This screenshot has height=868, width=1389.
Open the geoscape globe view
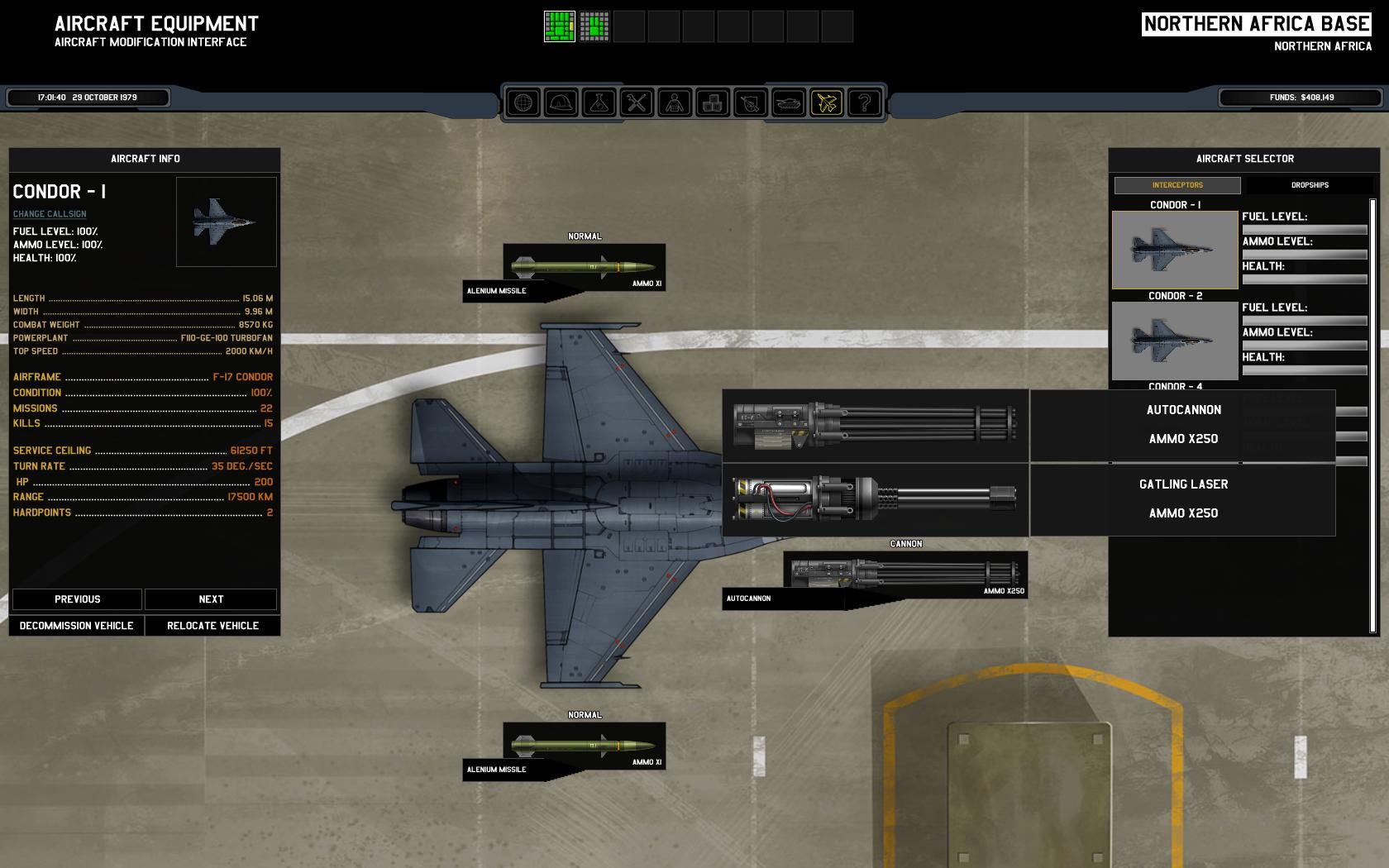coord(523,103)
